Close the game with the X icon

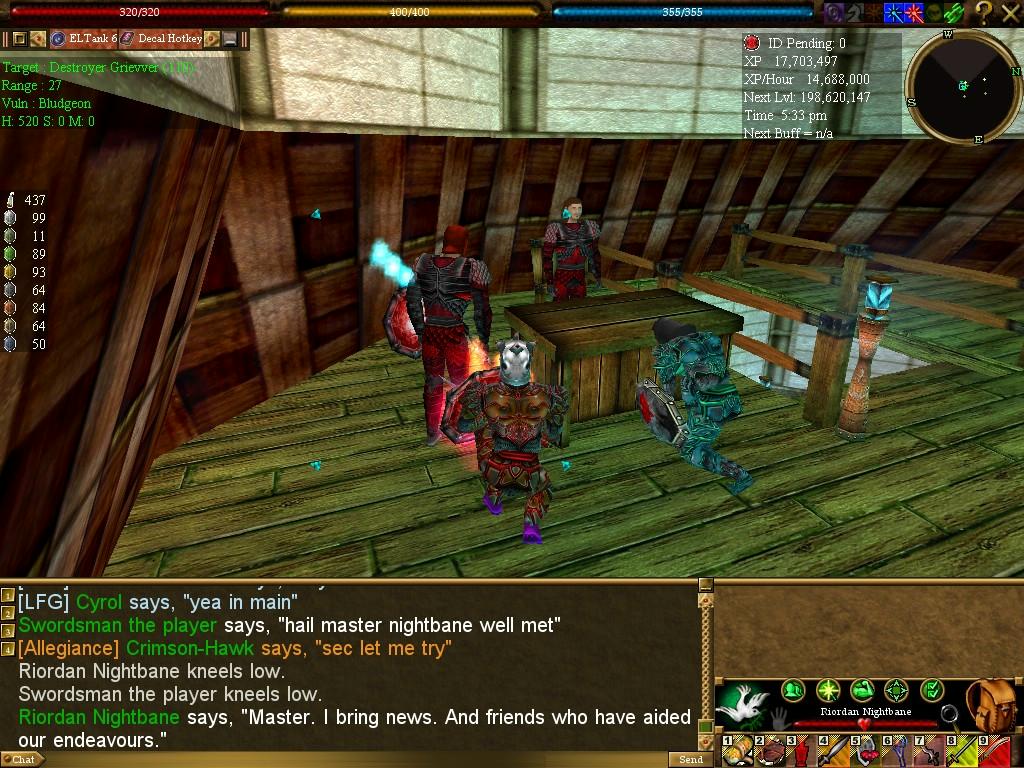pos(1009,12)
